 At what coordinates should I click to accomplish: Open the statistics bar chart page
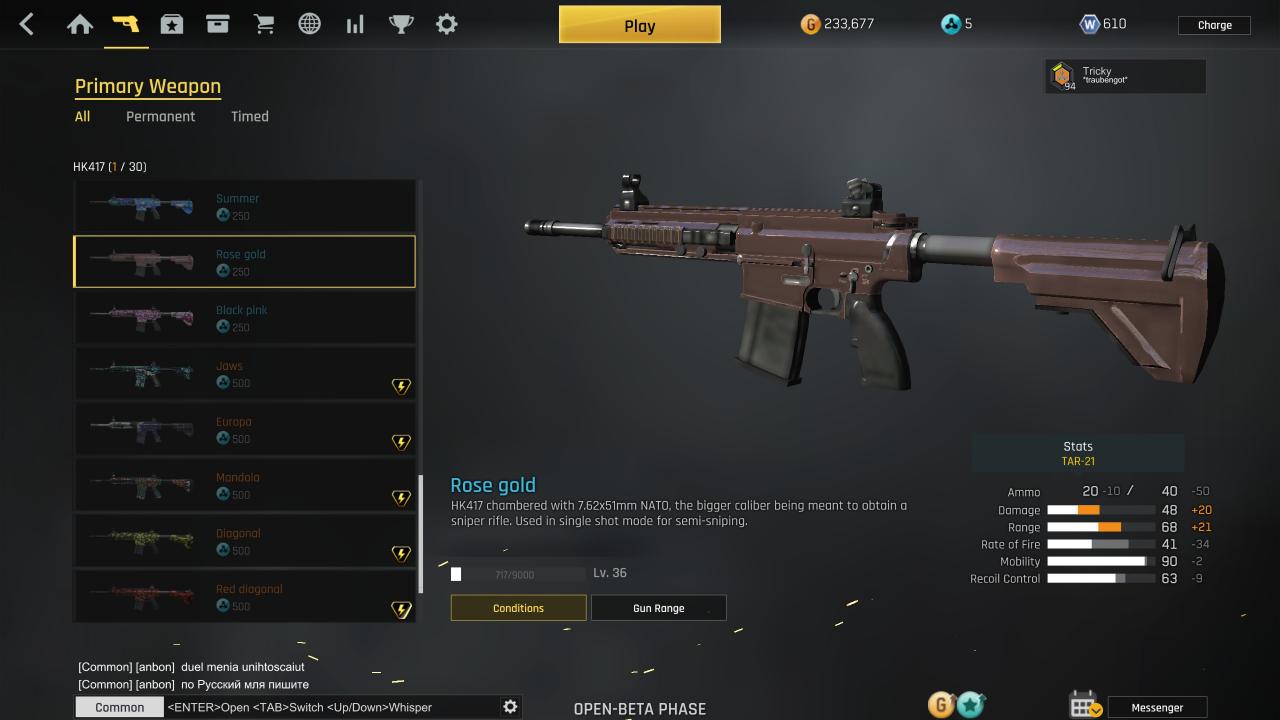tap(355, 24)
